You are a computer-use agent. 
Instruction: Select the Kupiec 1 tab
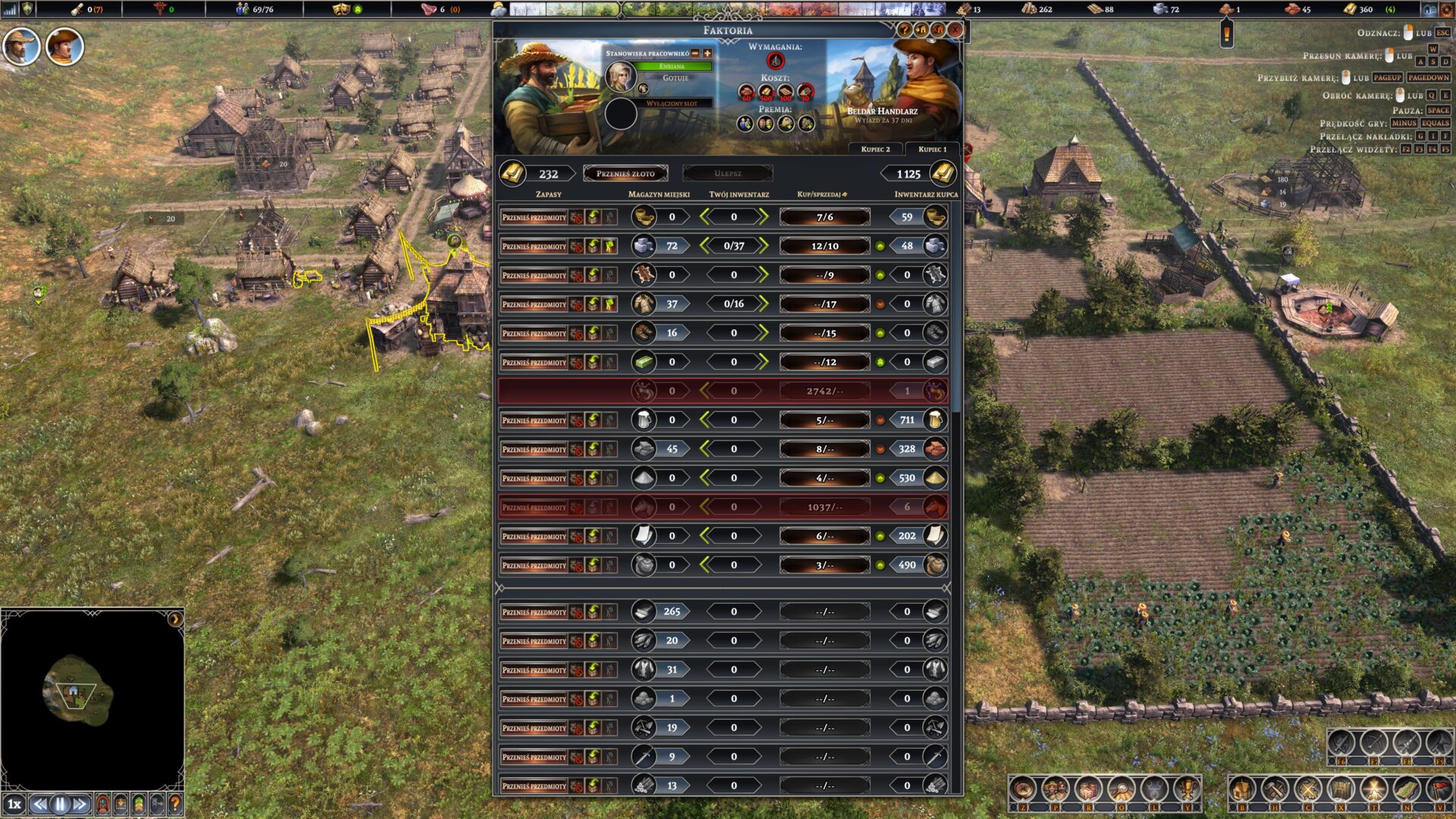[x=932, y=149]
